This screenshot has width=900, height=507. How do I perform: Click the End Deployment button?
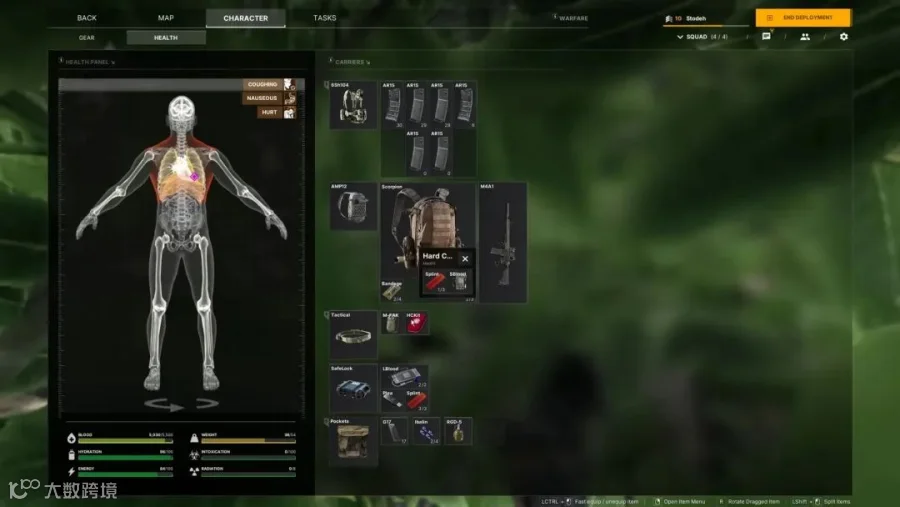tap(803, 18)
